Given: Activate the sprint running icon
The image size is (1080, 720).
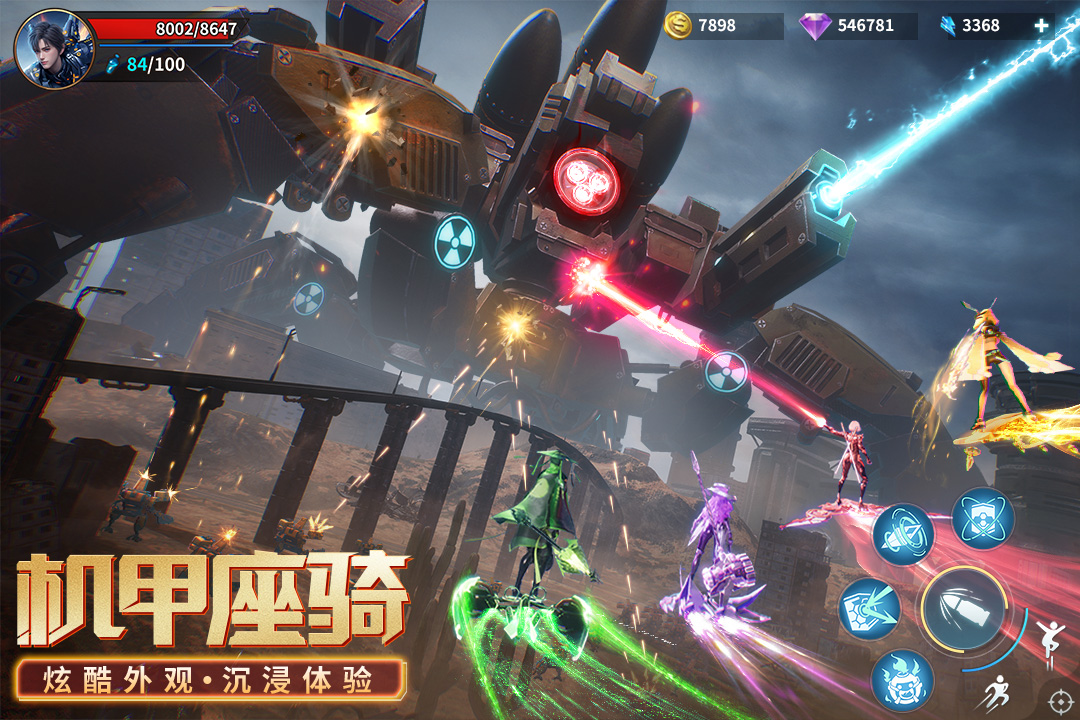Looking at the screenshot, I should coord(997,692).
